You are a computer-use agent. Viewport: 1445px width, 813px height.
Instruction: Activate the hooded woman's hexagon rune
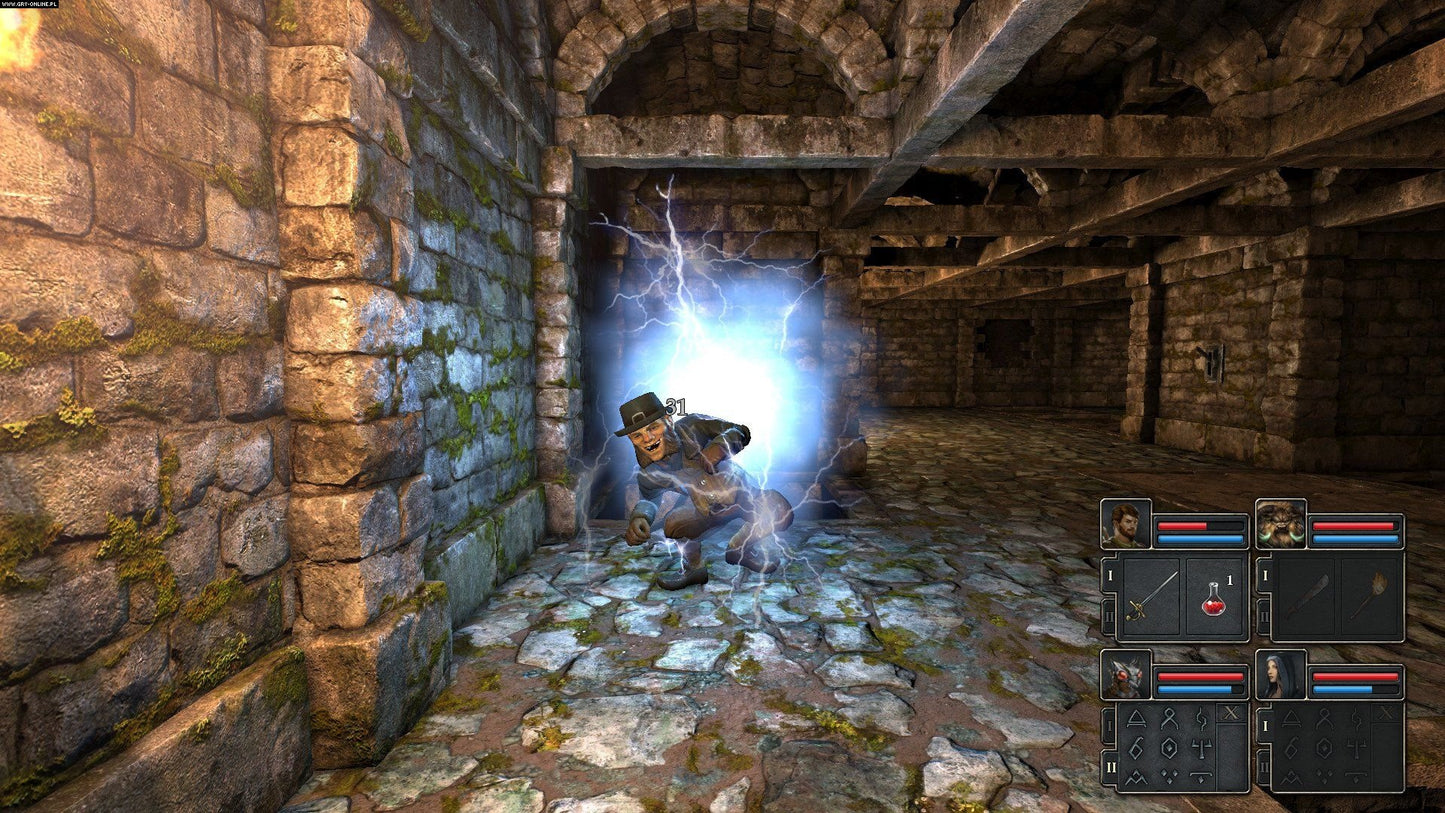(1323, 747)
